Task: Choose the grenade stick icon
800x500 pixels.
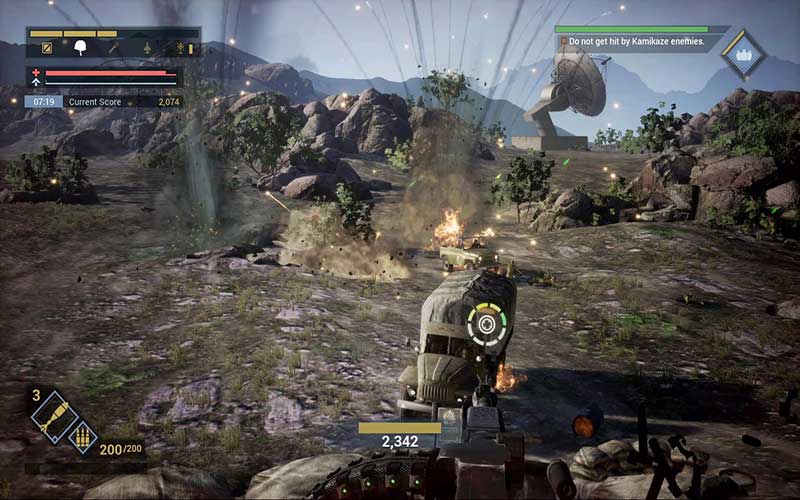Action: (114, 47)
